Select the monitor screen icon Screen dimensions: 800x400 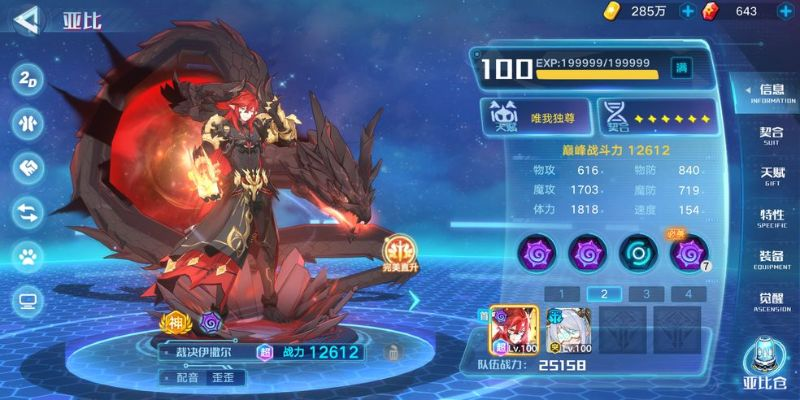[26, 299]
